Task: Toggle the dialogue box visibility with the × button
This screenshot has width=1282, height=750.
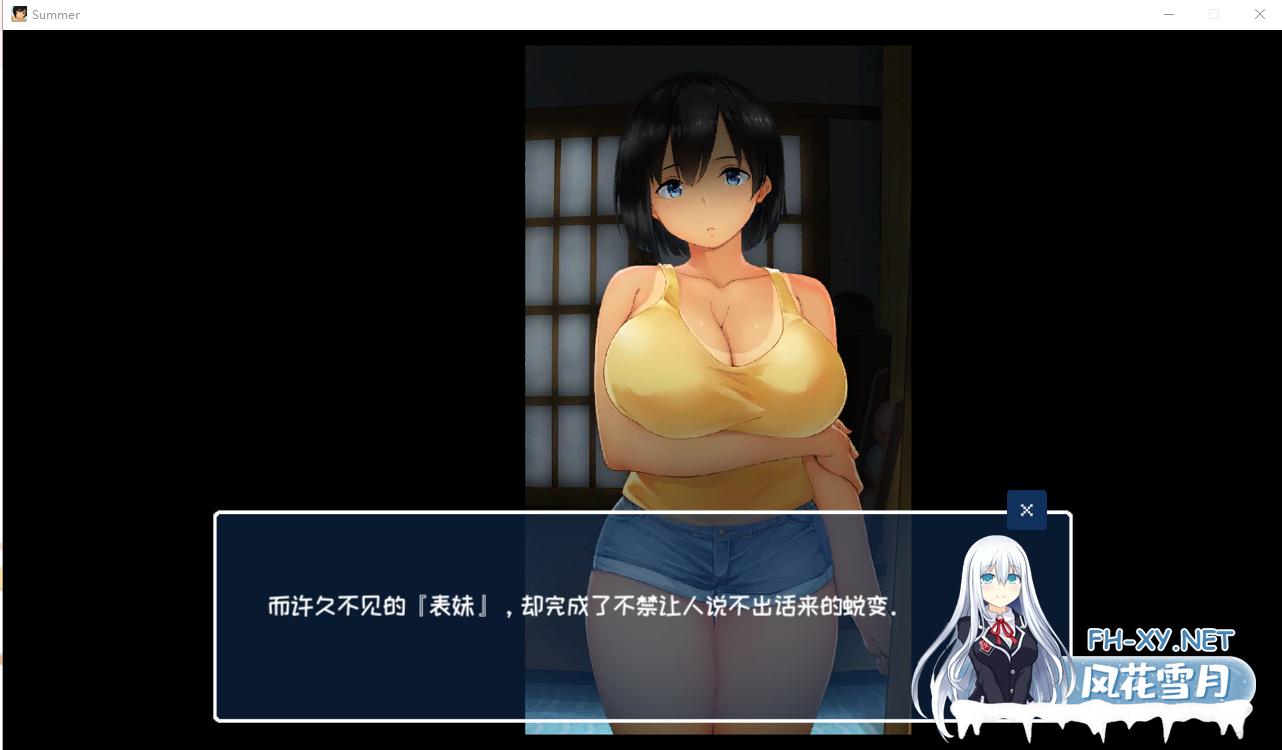Action: coord(1026,510)
